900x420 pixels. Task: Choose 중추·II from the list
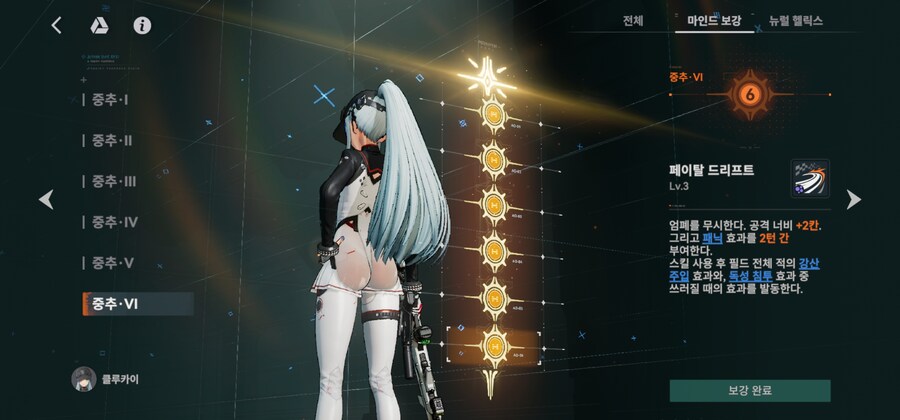112,141
